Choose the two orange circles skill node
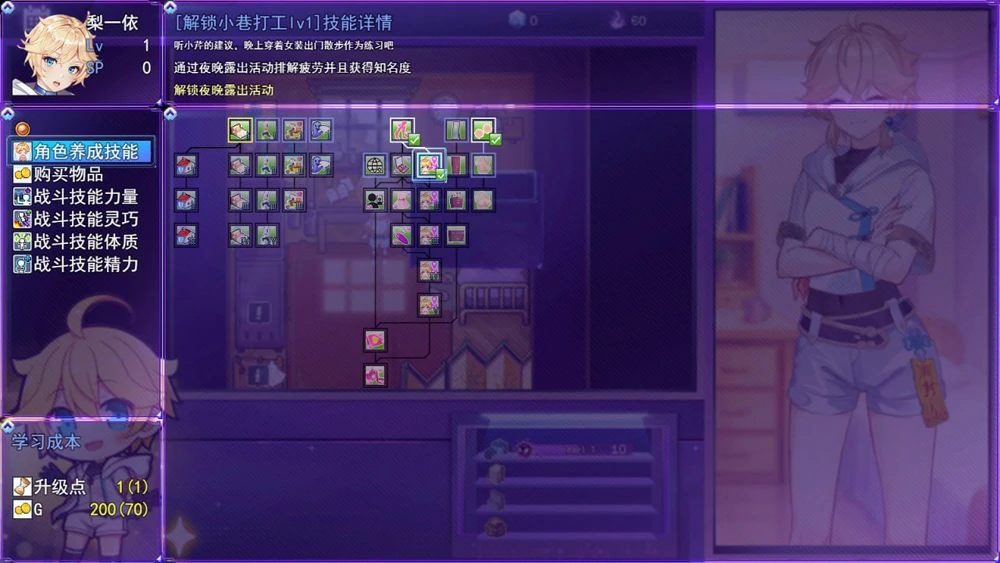Viewport: 1000px width, 563px height. click(483, 130)
